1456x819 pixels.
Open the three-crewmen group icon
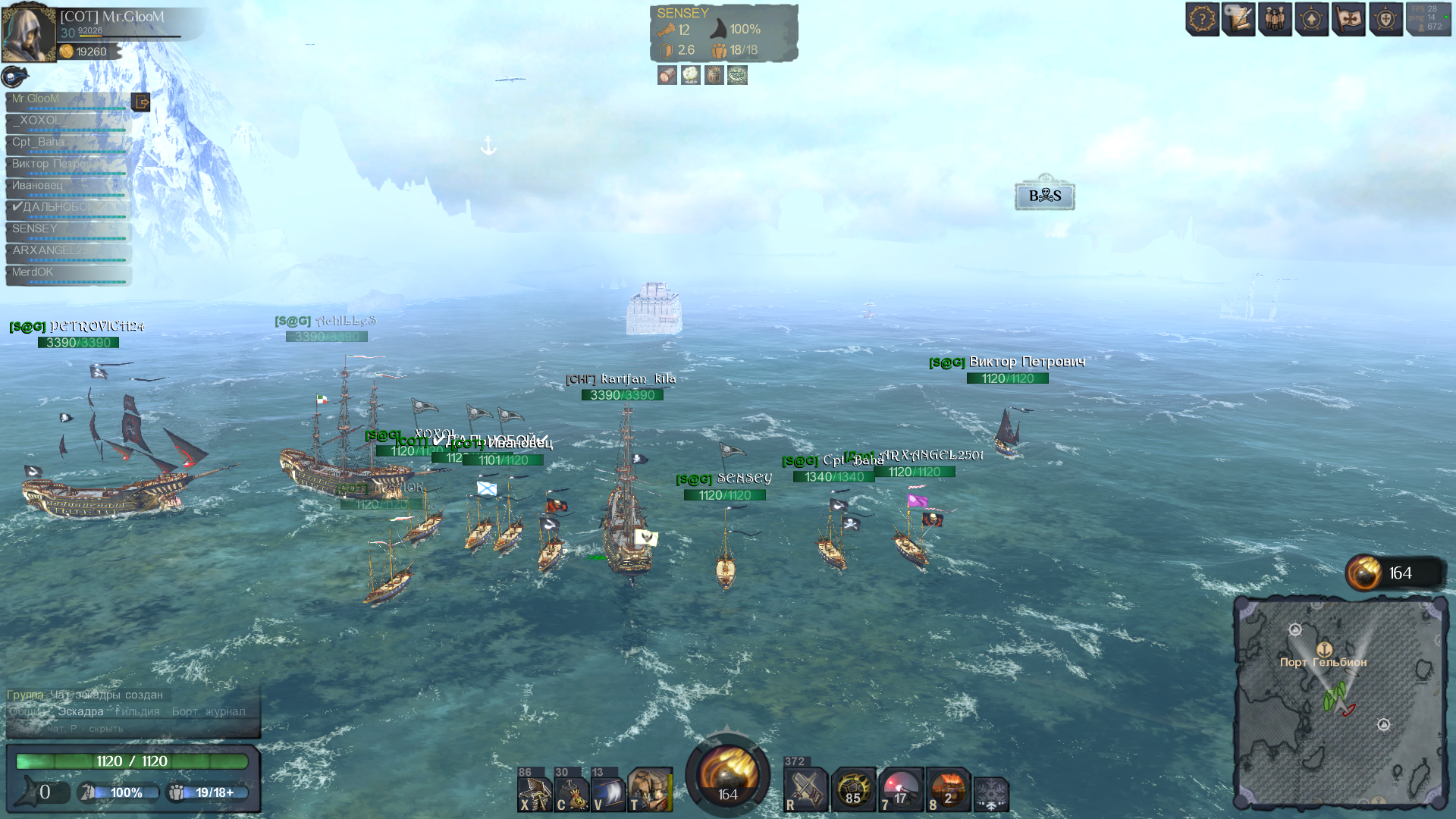pos(1276,19)
